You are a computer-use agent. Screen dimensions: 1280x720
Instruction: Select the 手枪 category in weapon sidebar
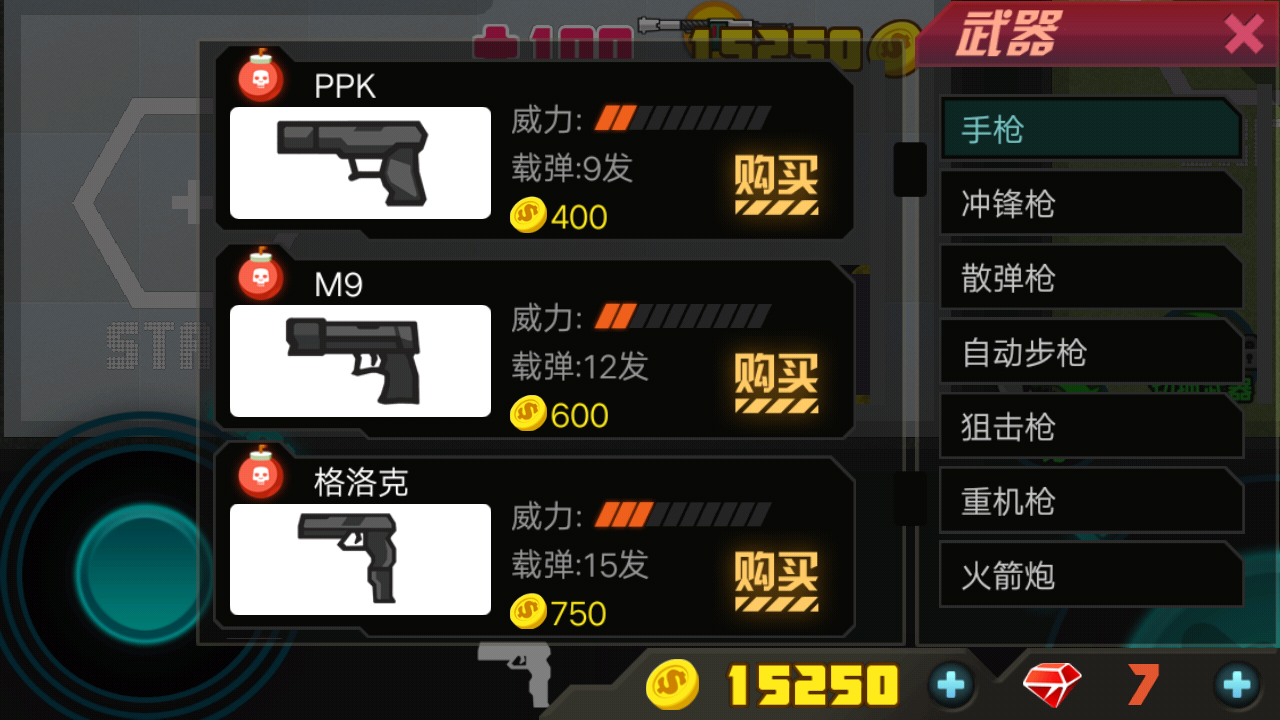[1090, 129]
